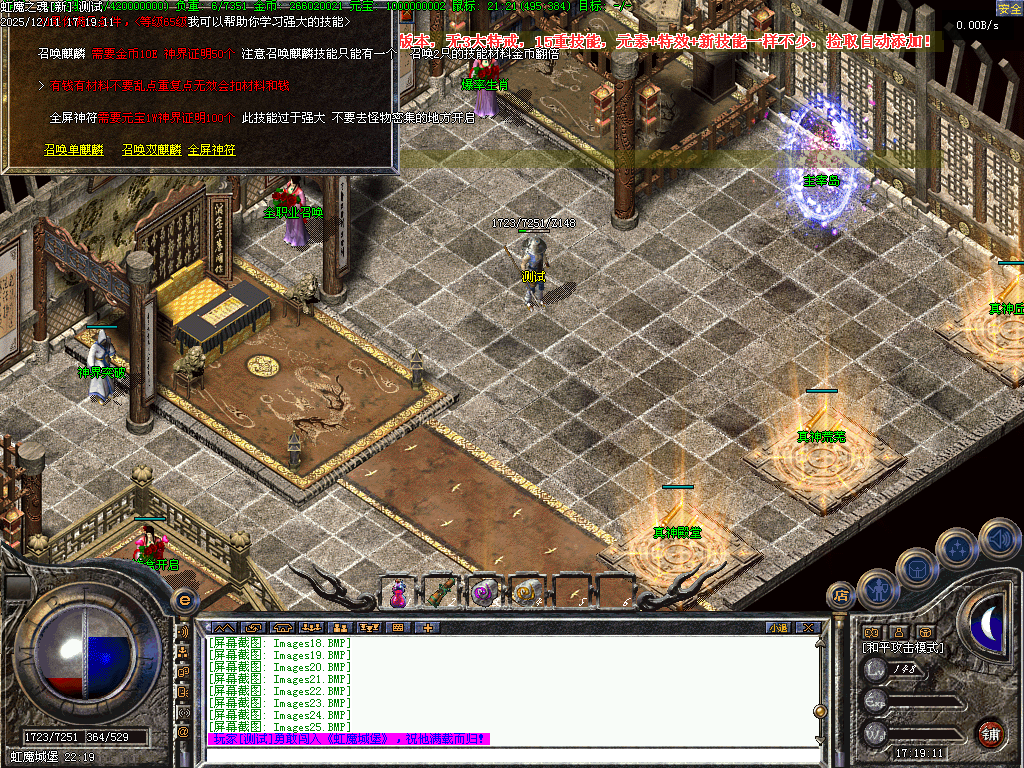Click the 安全 status indicator
The height and width of the screenshot is (768, 1024).
click(x=1009, y=8)
